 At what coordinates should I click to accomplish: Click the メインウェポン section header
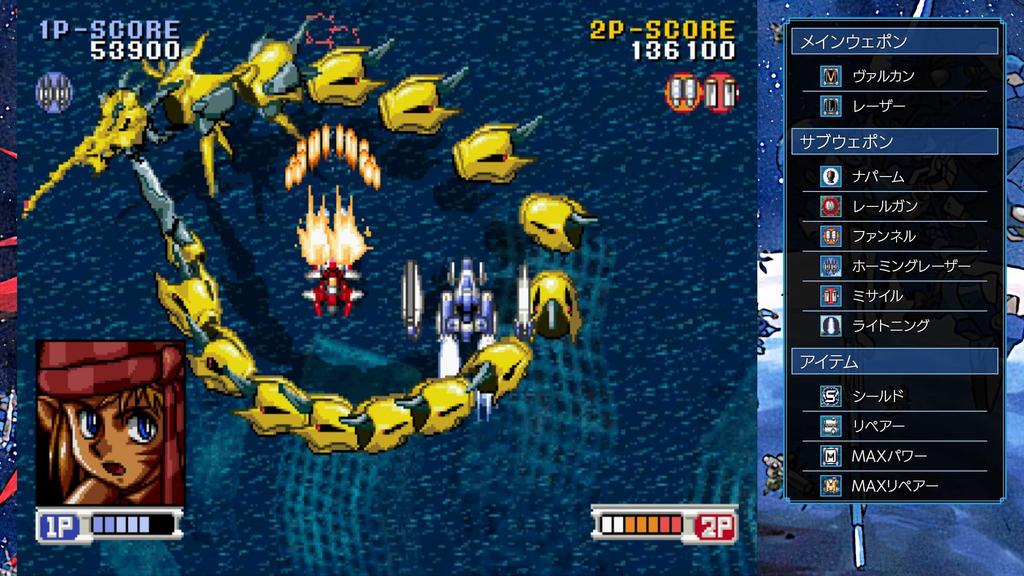[894, 41]
